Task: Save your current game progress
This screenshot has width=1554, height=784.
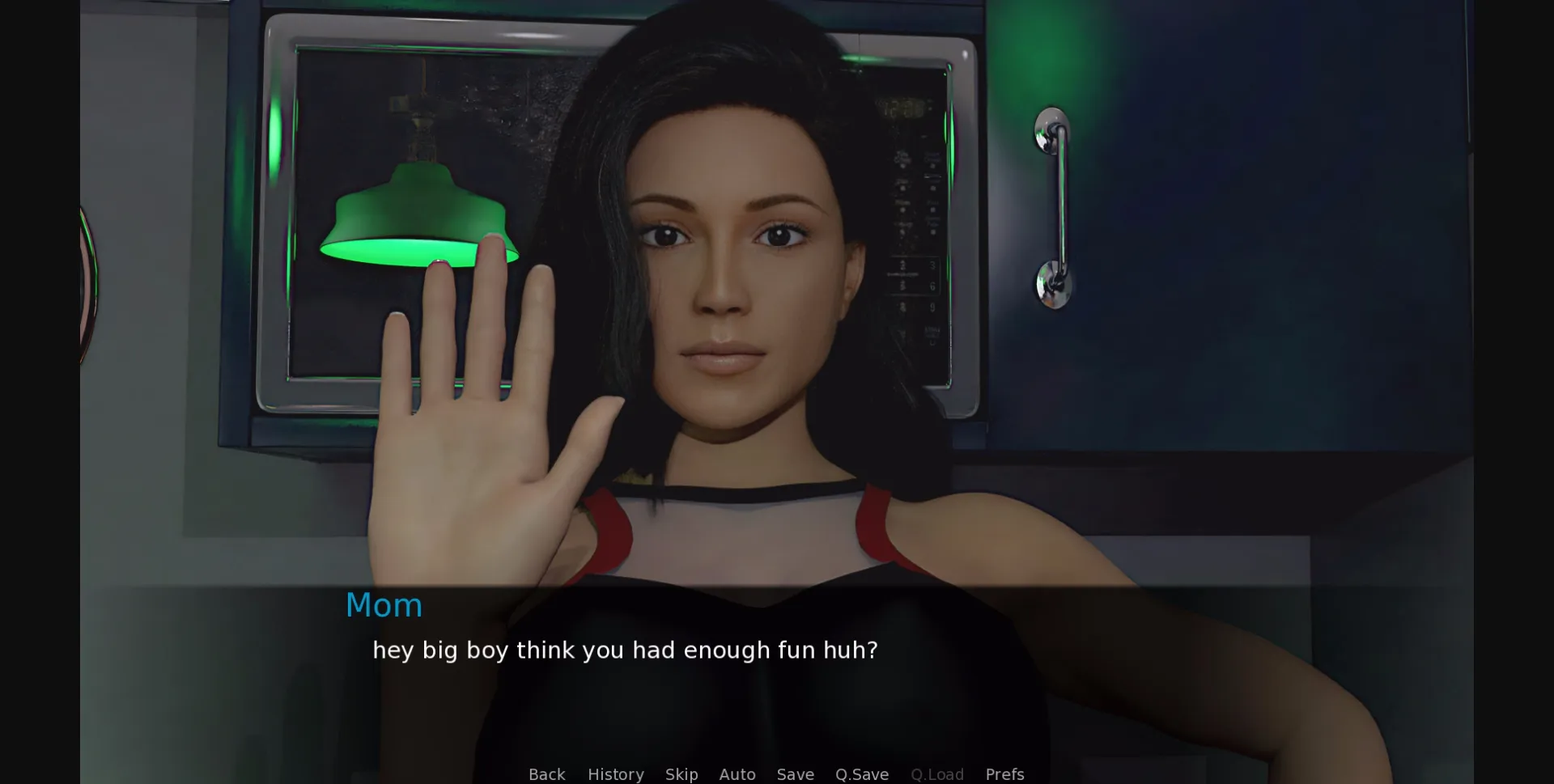Action: click(x=795, y=774)
